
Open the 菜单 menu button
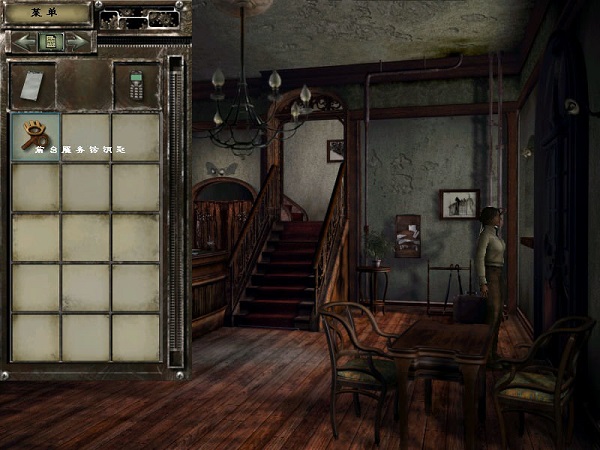[47, 13]
